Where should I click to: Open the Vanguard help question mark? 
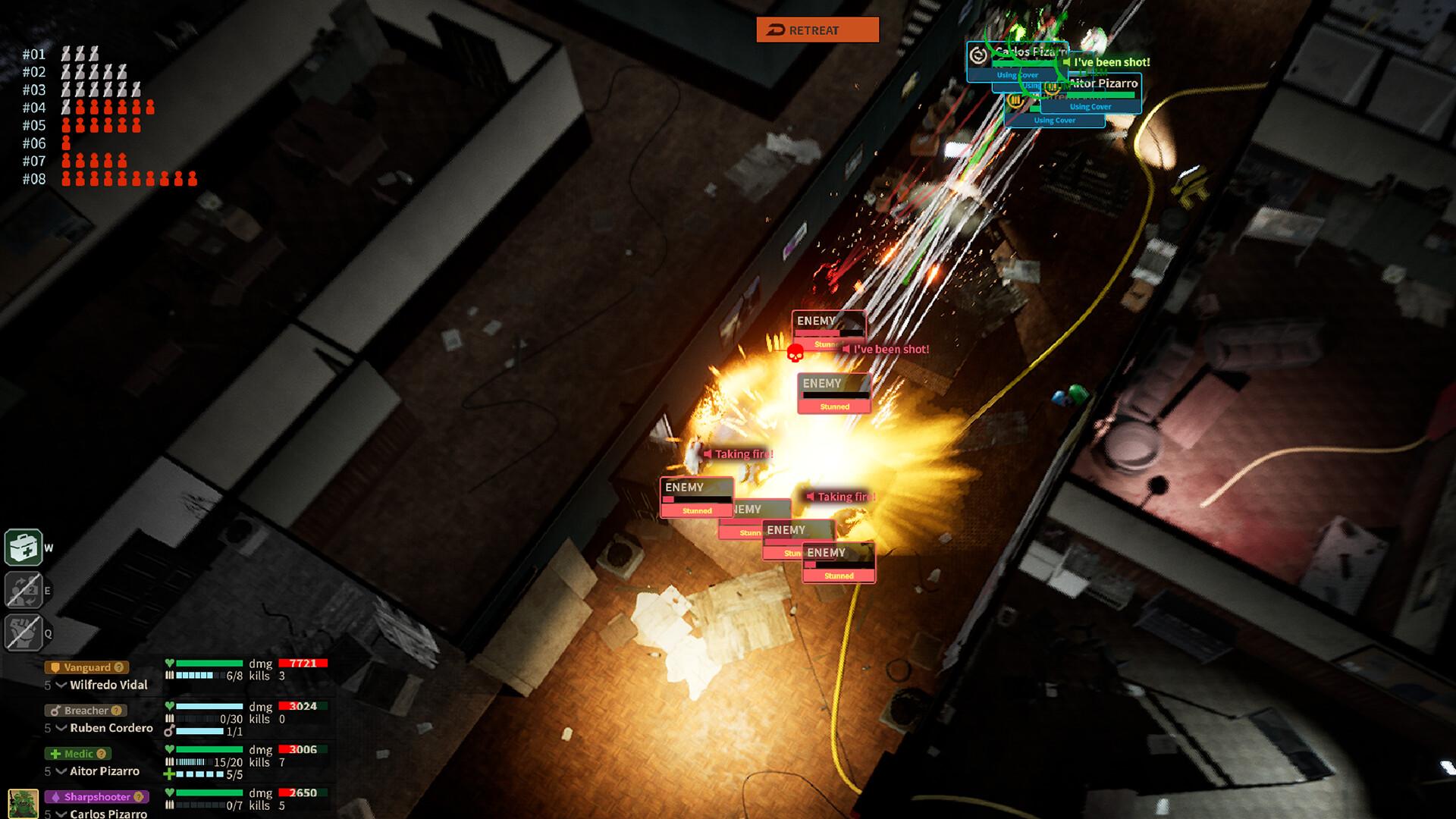pyautogui.click(x=118, y=667)
